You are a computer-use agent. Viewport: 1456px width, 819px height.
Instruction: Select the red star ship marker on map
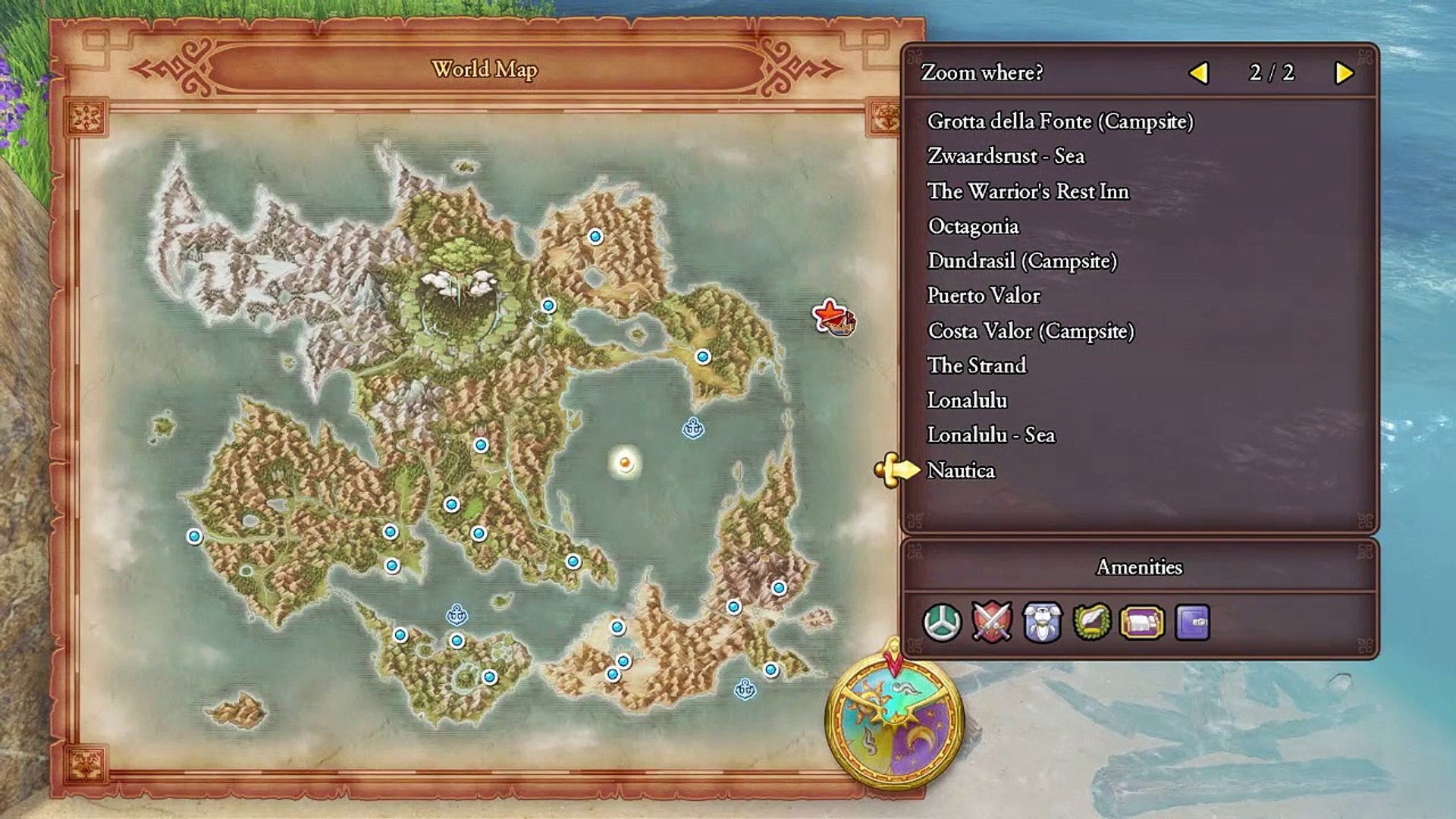tap(833, 317)
